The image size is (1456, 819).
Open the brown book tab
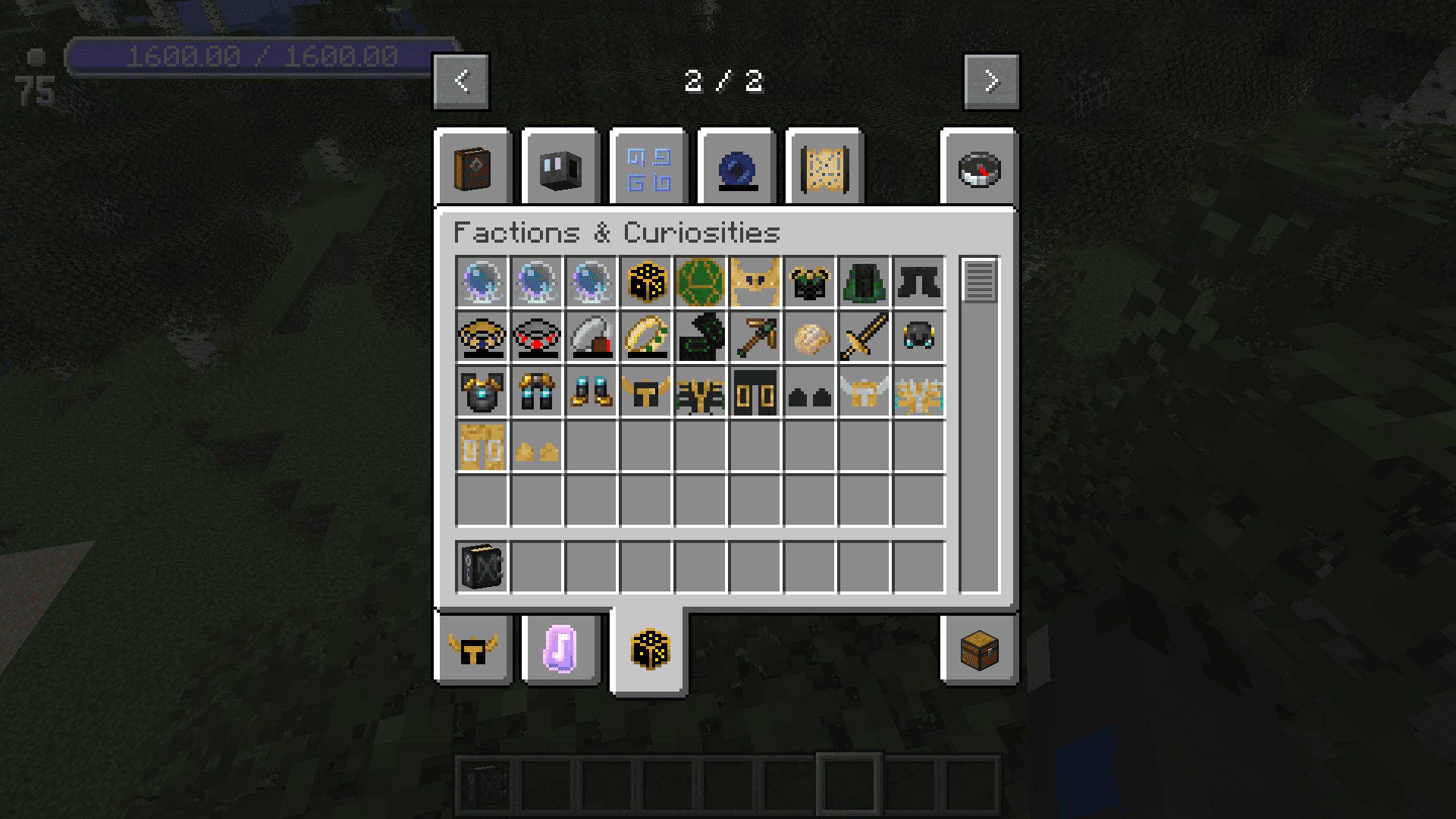coord(472,169)
